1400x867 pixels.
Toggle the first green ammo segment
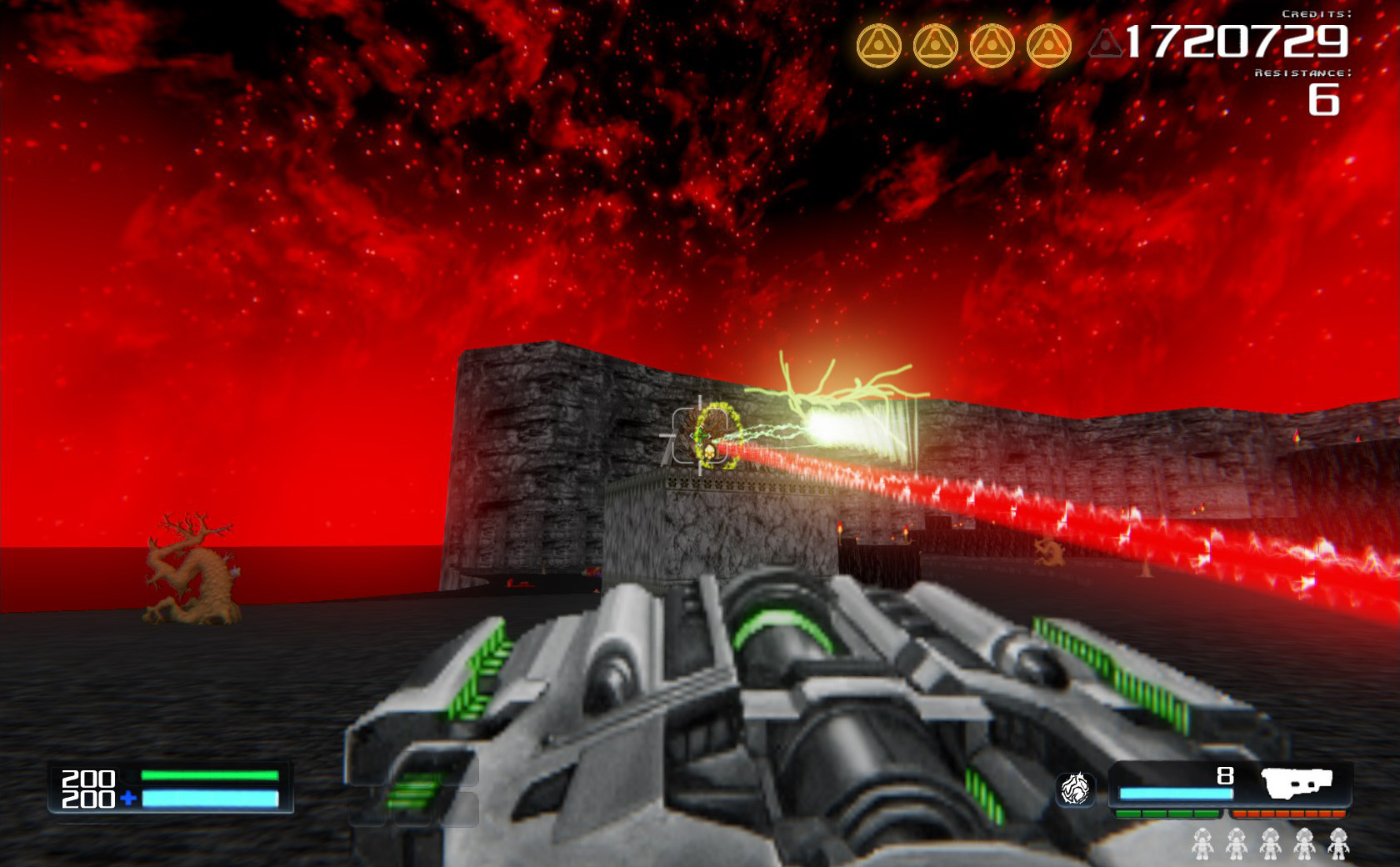coord(1128,814)
